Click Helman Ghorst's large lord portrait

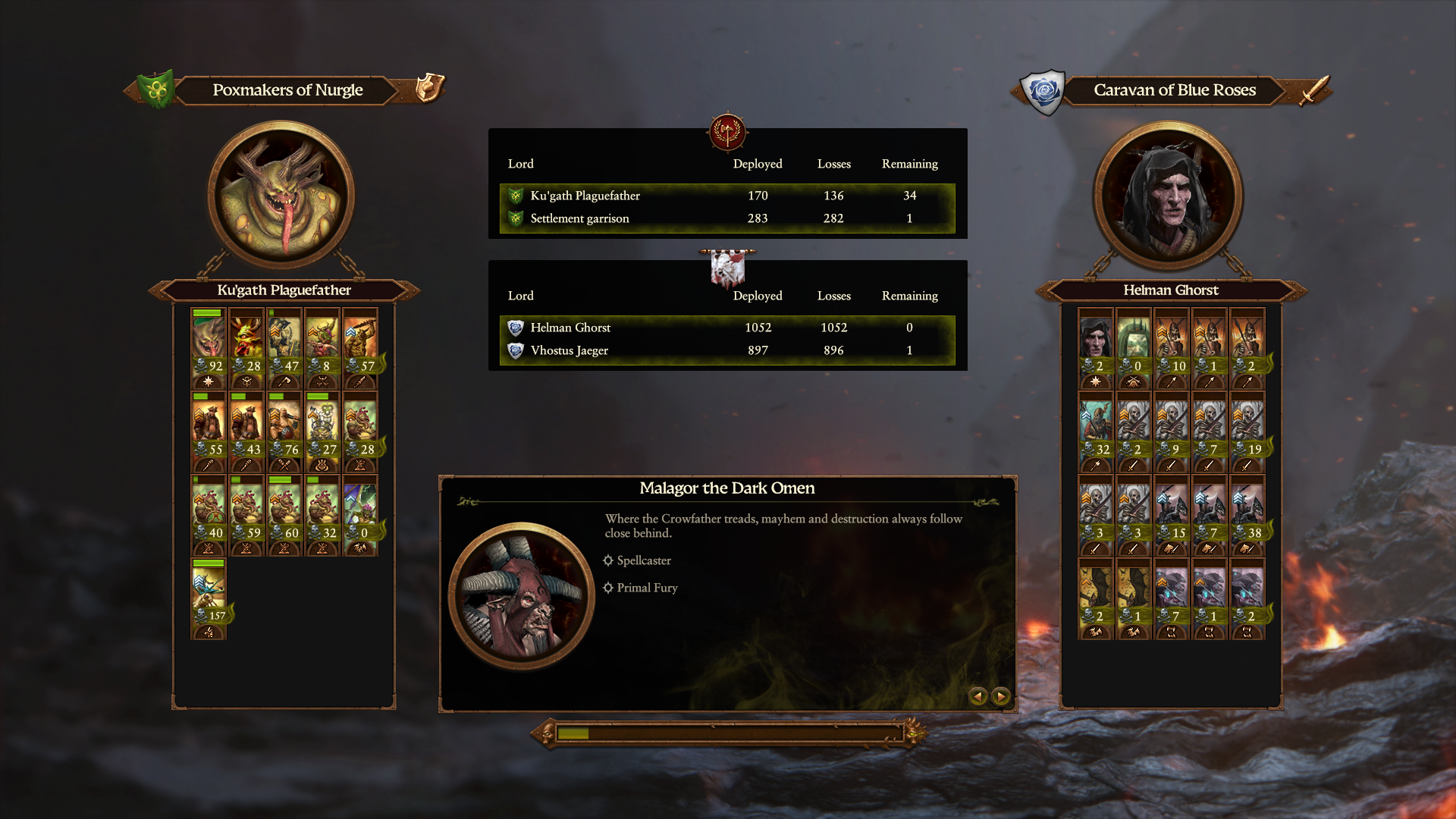coord(1168,196)
